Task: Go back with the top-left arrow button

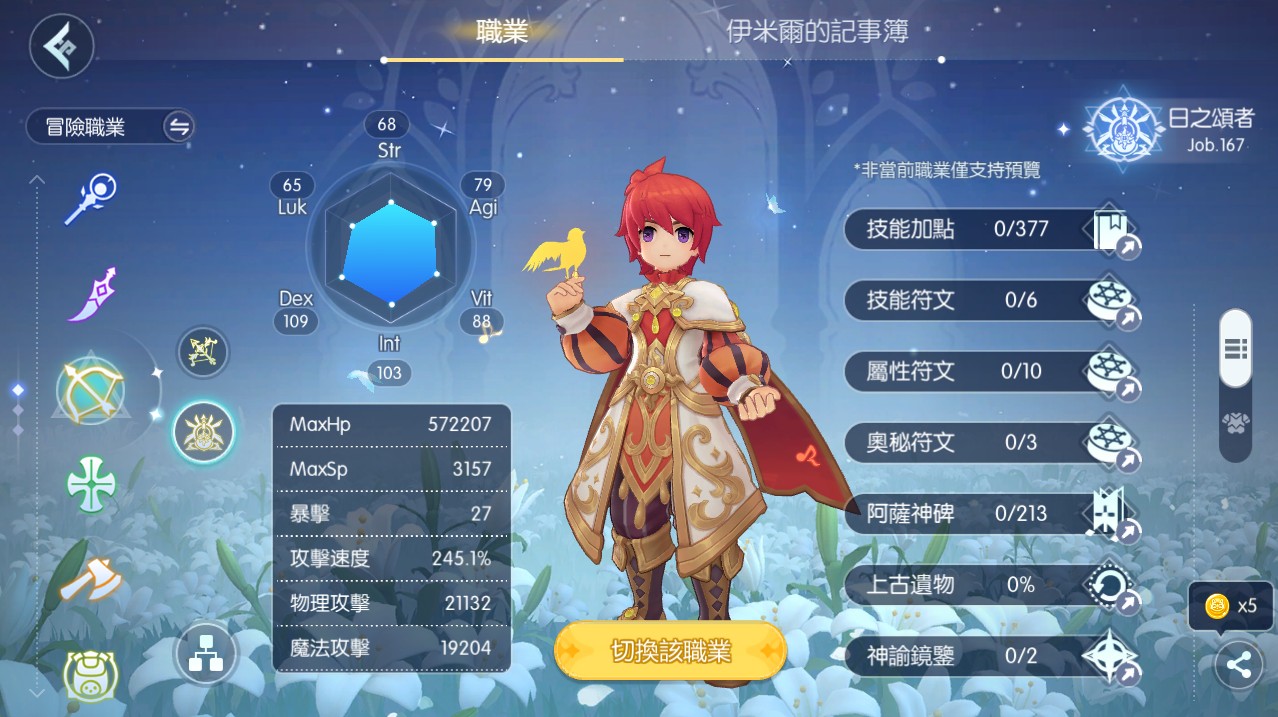Action: 61,45
